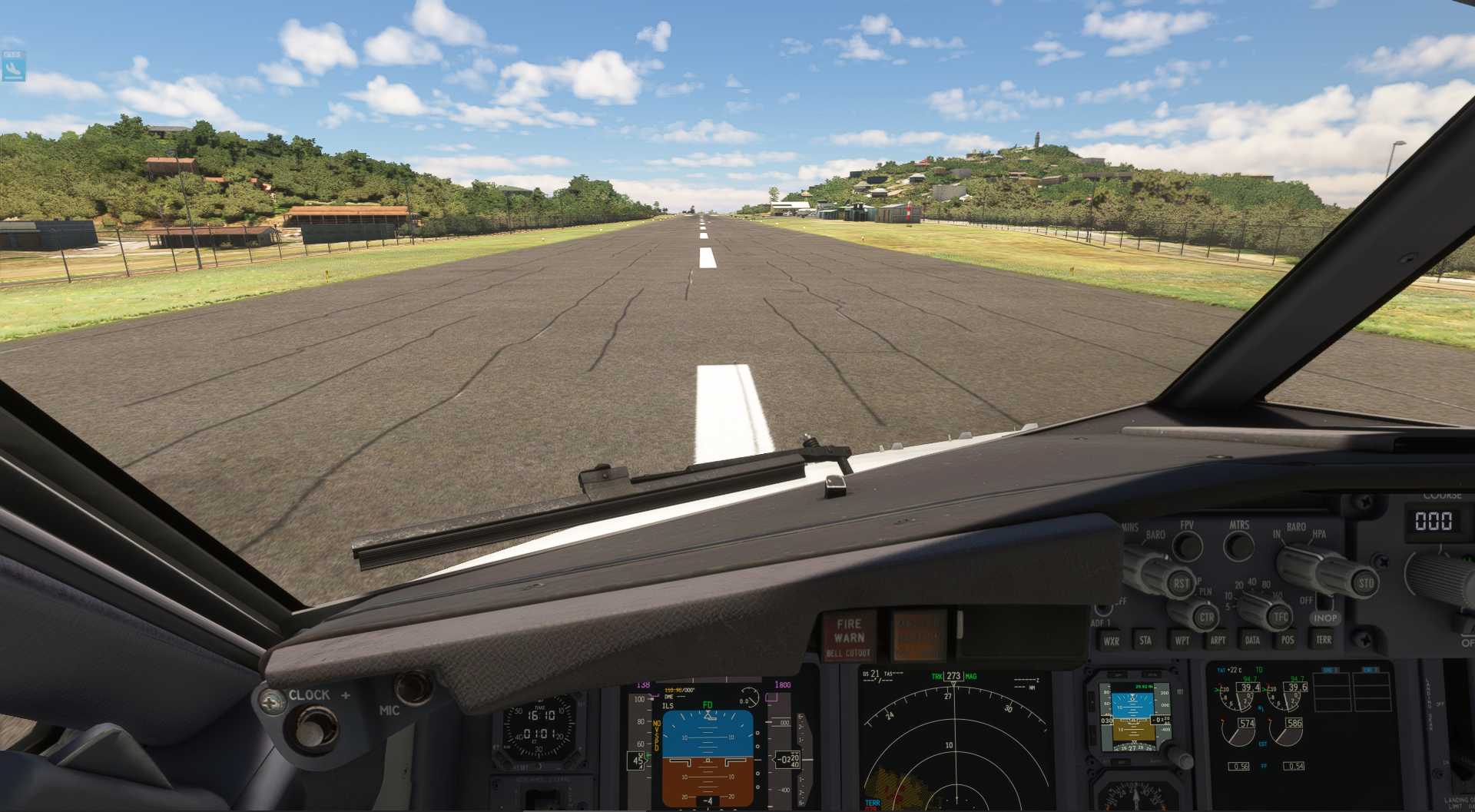Screen dimensions: 1475x812
Task: Toggle the TERR terrain display button
Action: (x=1323, y=640)
